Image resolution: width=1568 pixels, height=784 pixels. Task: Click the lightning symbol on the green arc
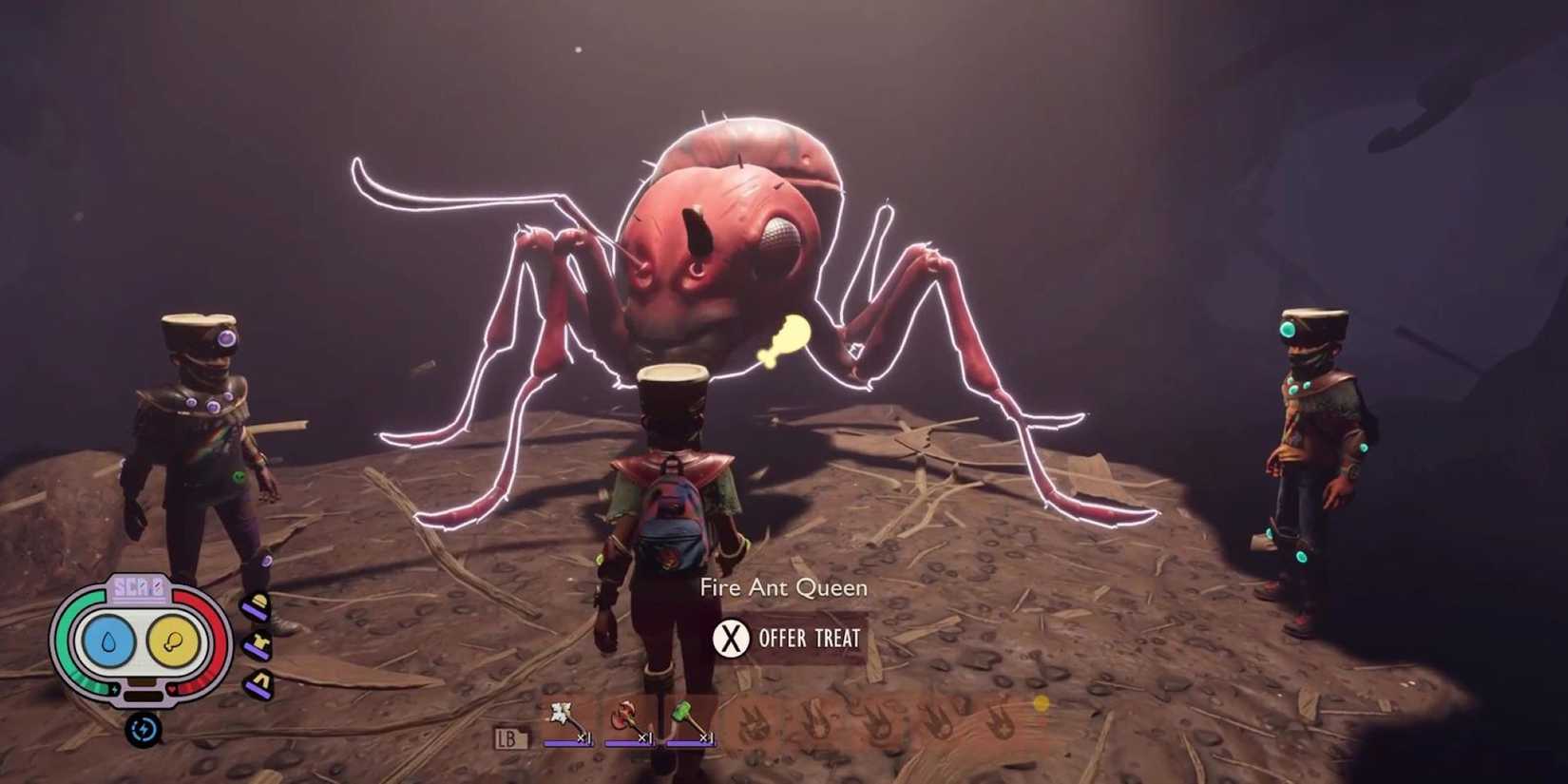pos(114,690)
